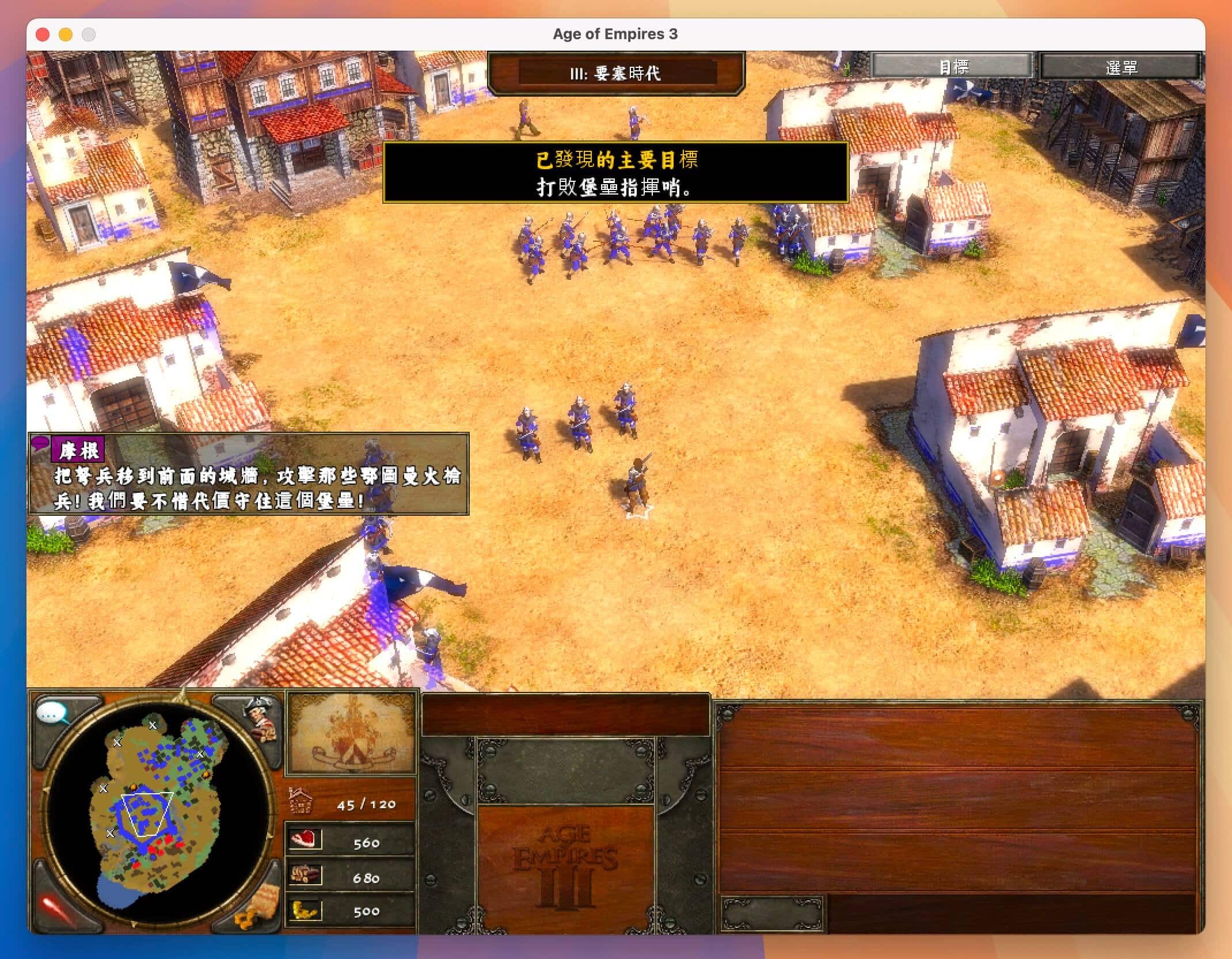
Task: Click the 摩根 speech bubble icon
Action: point(40,443)
